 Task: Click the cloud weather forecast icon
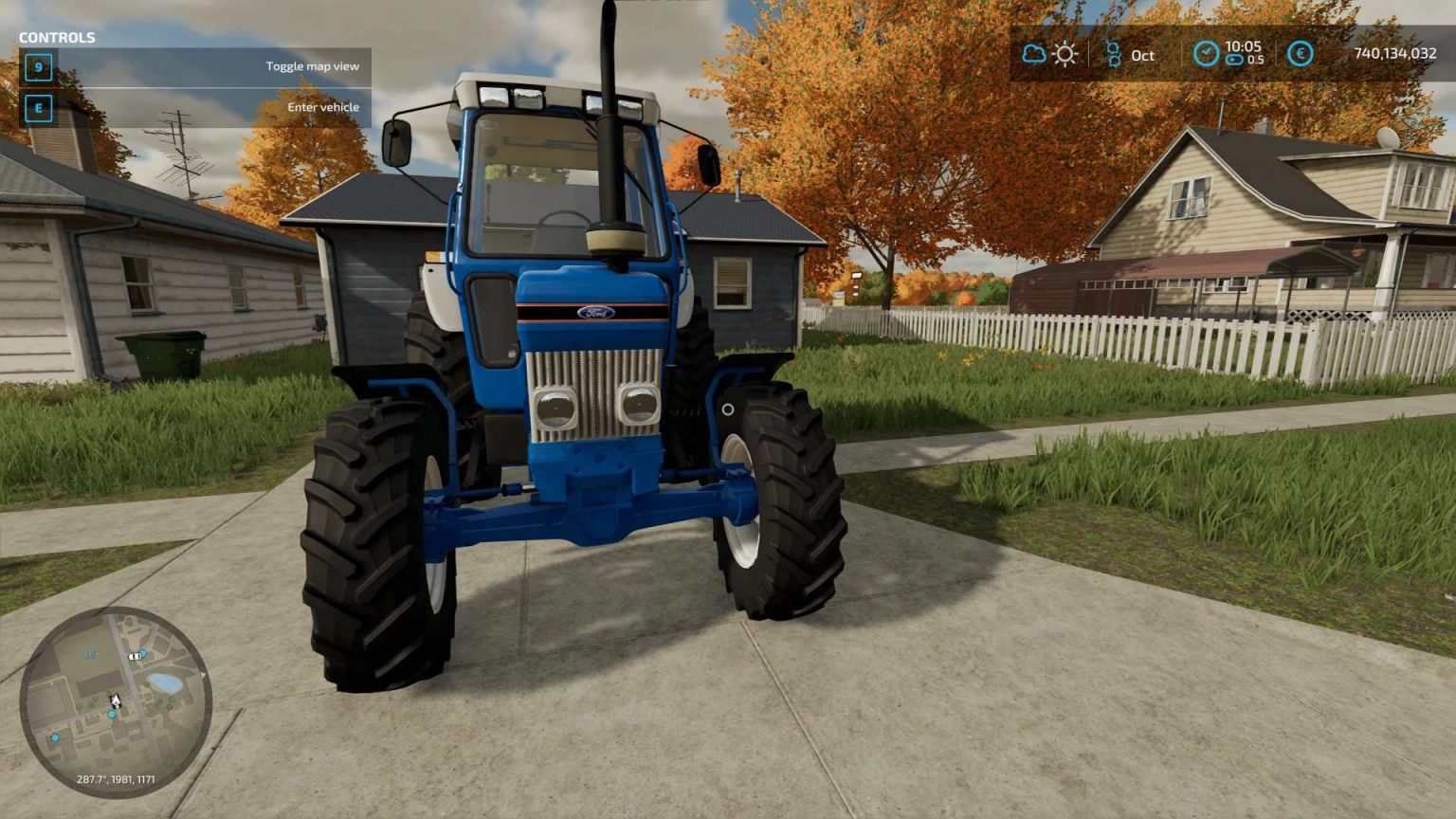[1034, 54]
